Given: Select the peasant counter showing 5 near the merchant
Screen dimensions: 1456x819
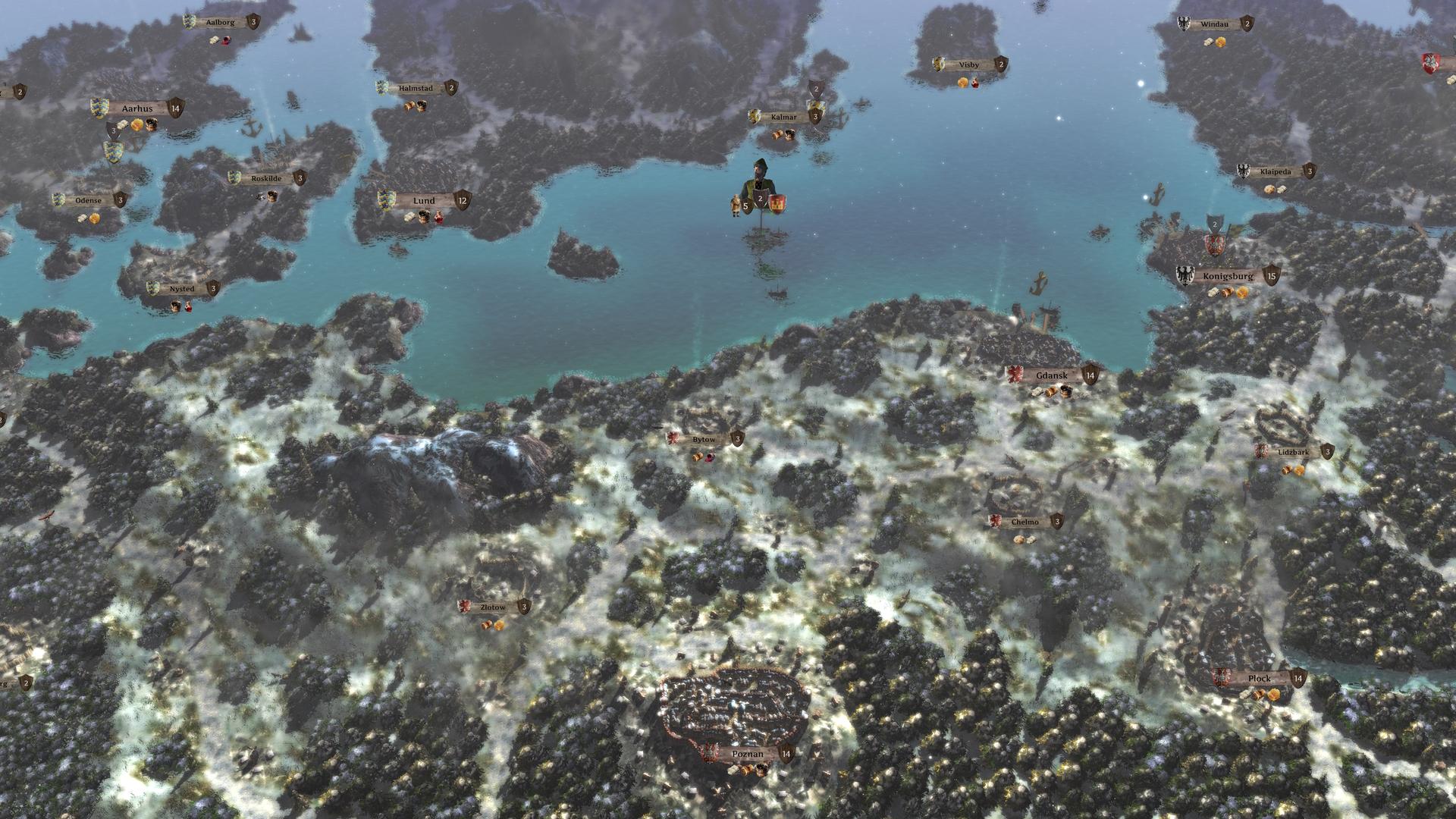Looking at the screenshot, I should click(x=745, y=205).
